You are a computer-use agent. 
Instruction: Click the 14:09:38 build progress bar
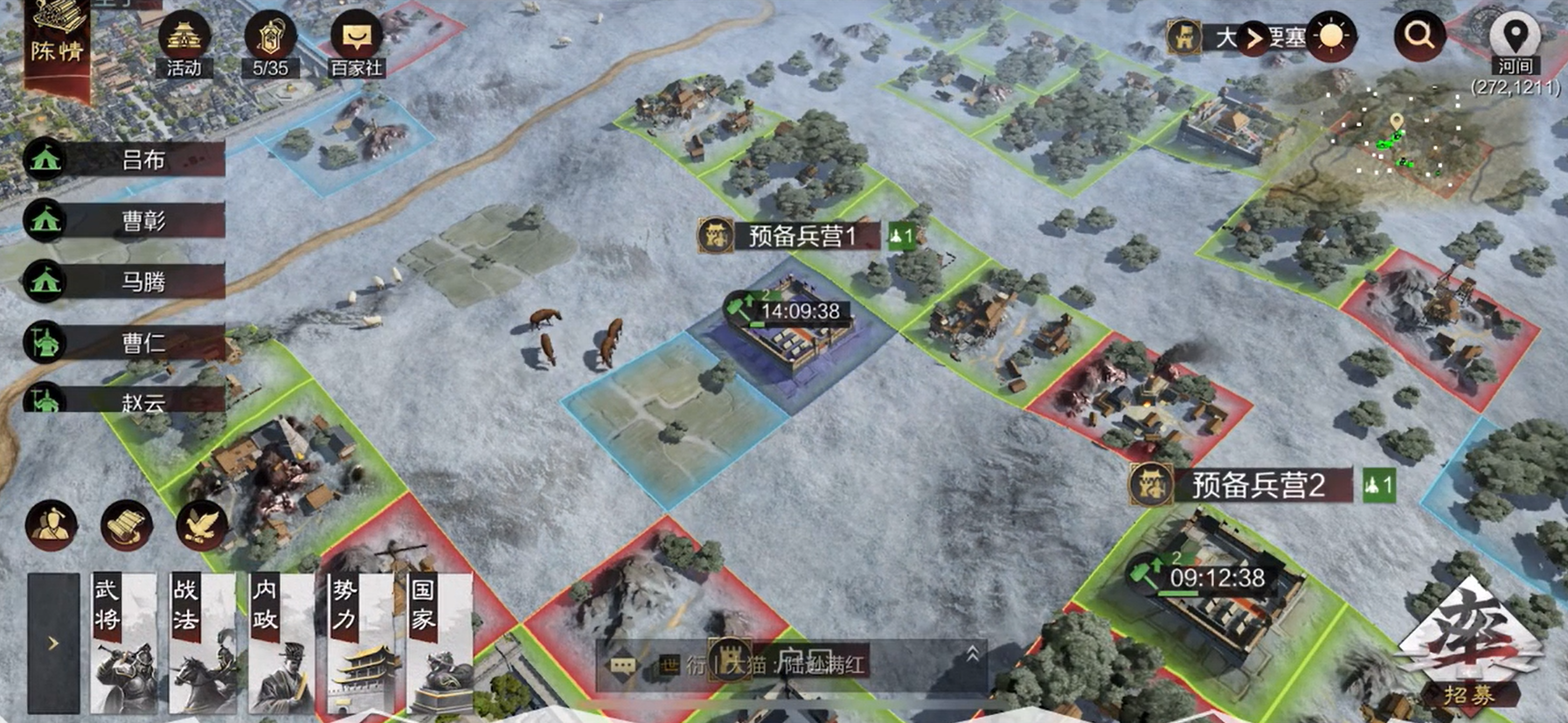click(794, 308)
